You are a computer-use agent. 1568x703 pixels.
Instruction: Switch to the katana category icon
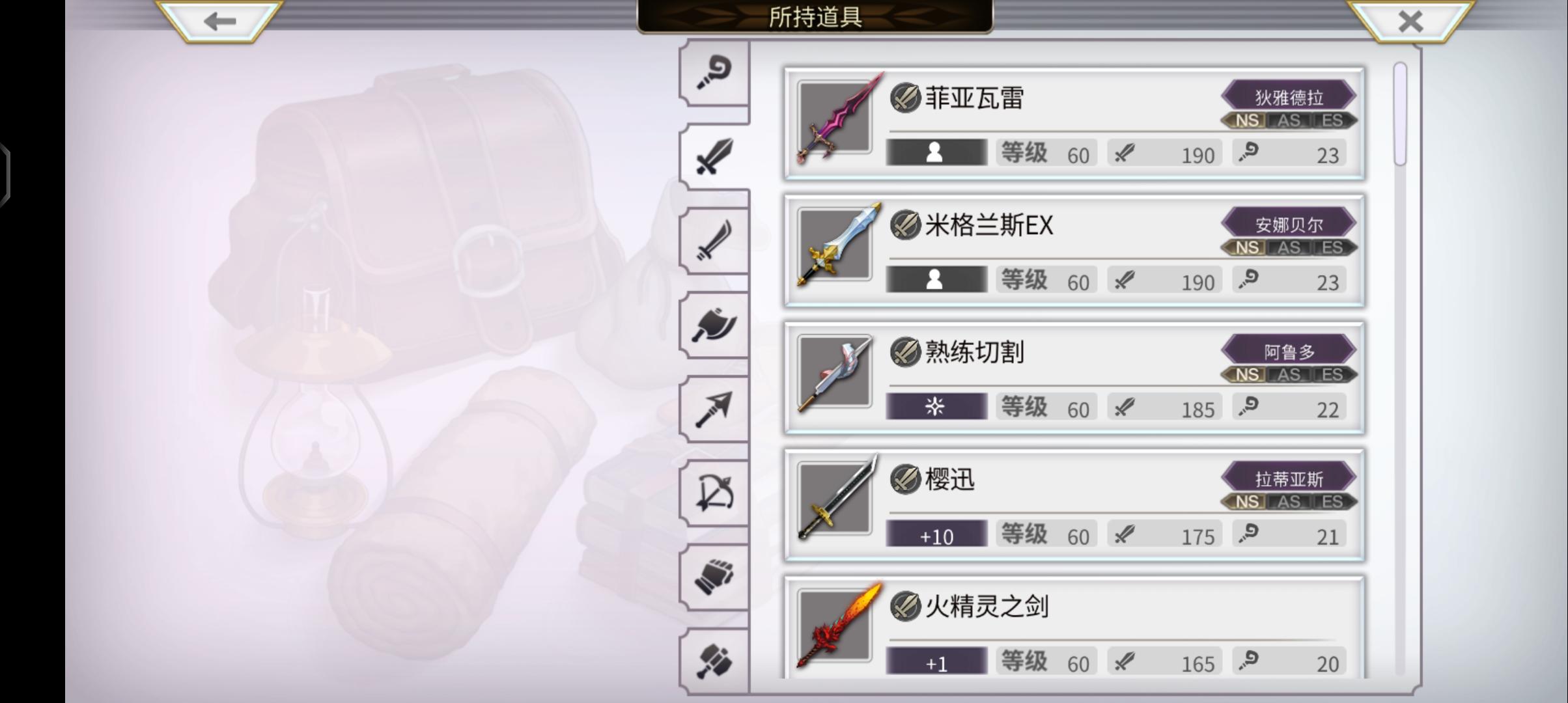pos(714,241)
